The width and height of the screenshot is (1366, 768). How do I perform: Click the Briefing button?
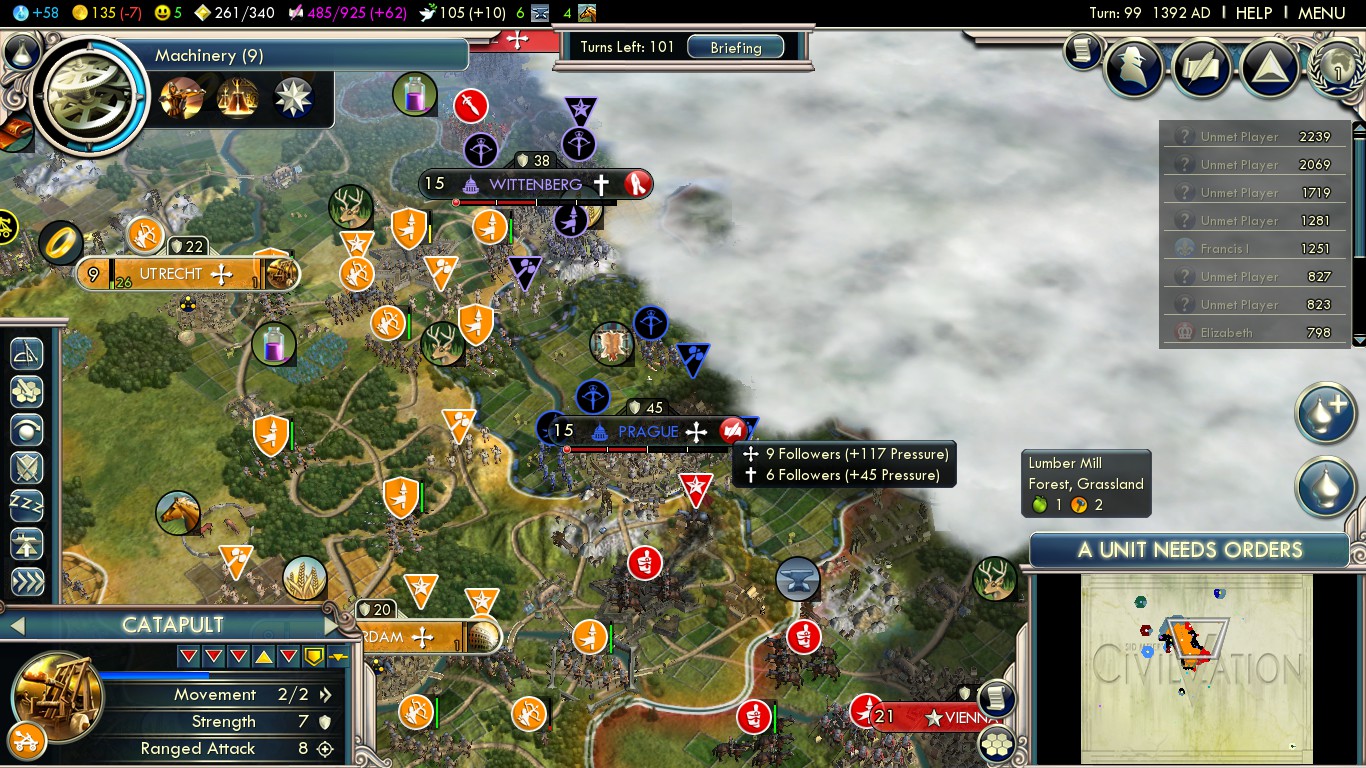[x=735, y=48]
